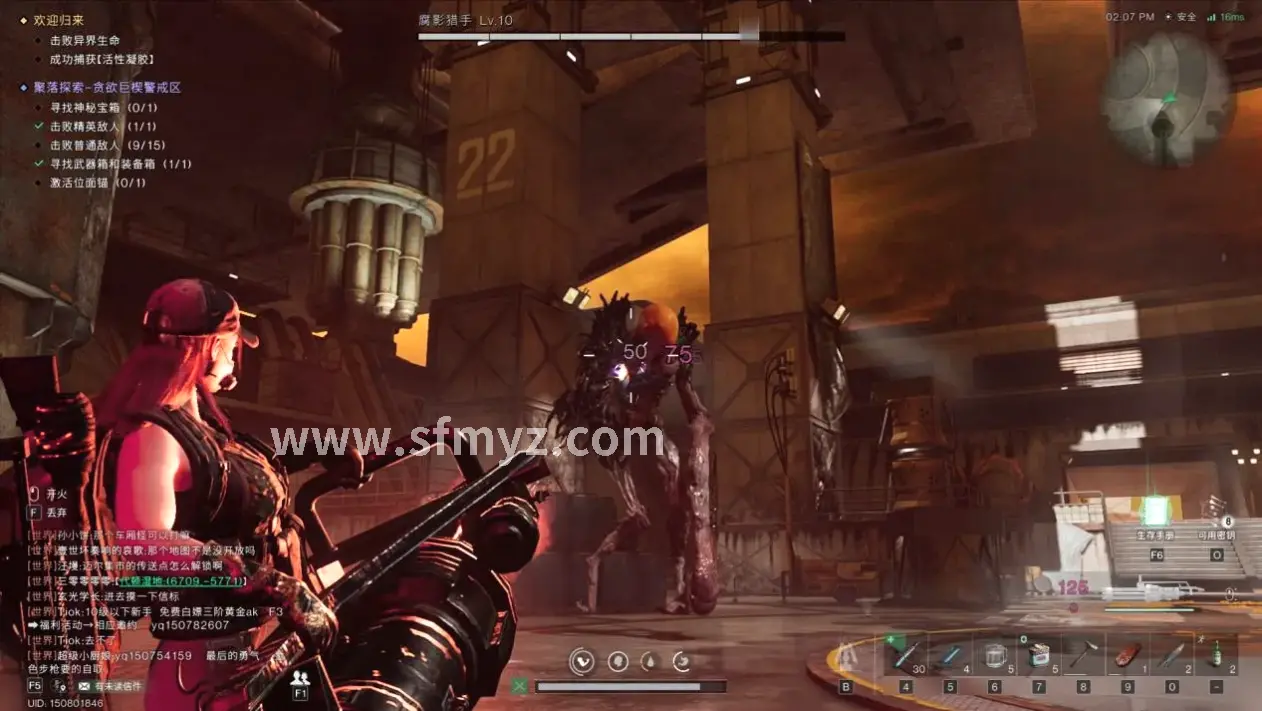1262x711 pixels.
Task: Select the syringe slot with 30 count
Action: 905,655
